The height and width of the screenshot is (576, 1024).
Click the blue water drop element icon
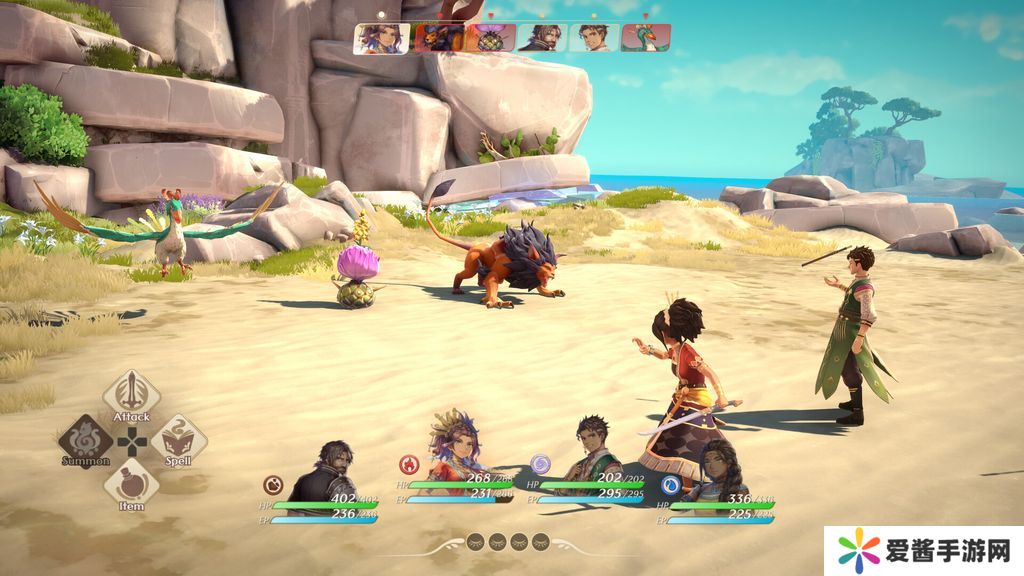pos(671,485)
